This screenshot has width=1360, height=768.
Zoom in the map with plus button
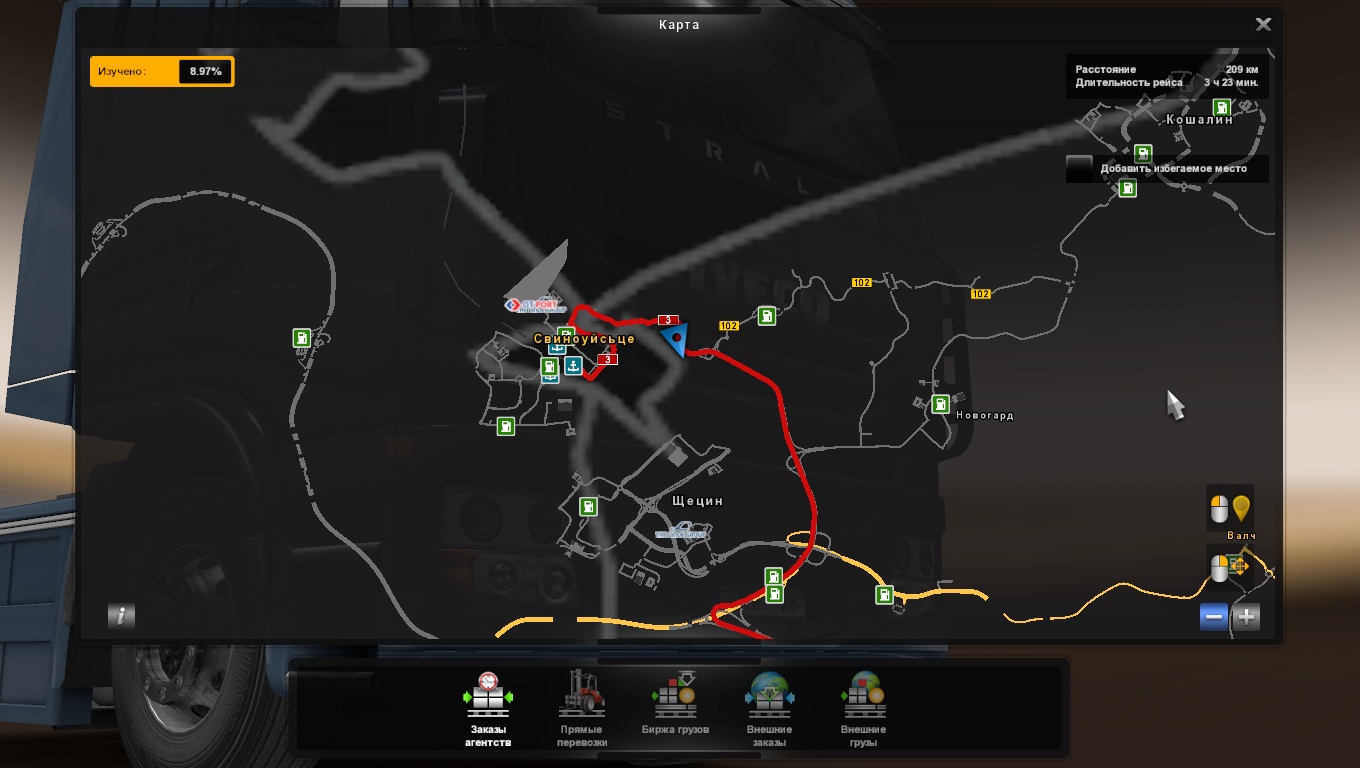coord(1246,617)
